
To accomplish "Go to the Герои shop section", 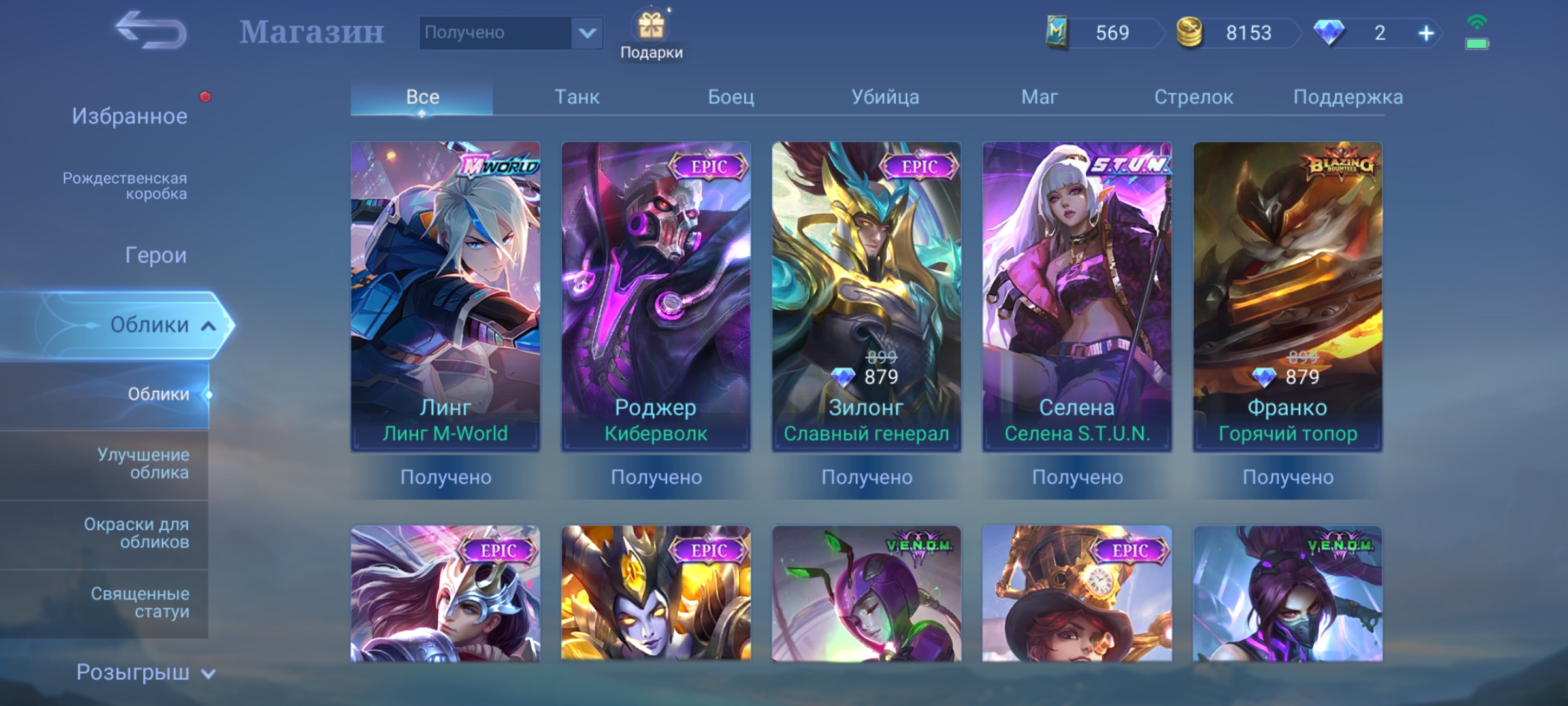I will 155,255.
